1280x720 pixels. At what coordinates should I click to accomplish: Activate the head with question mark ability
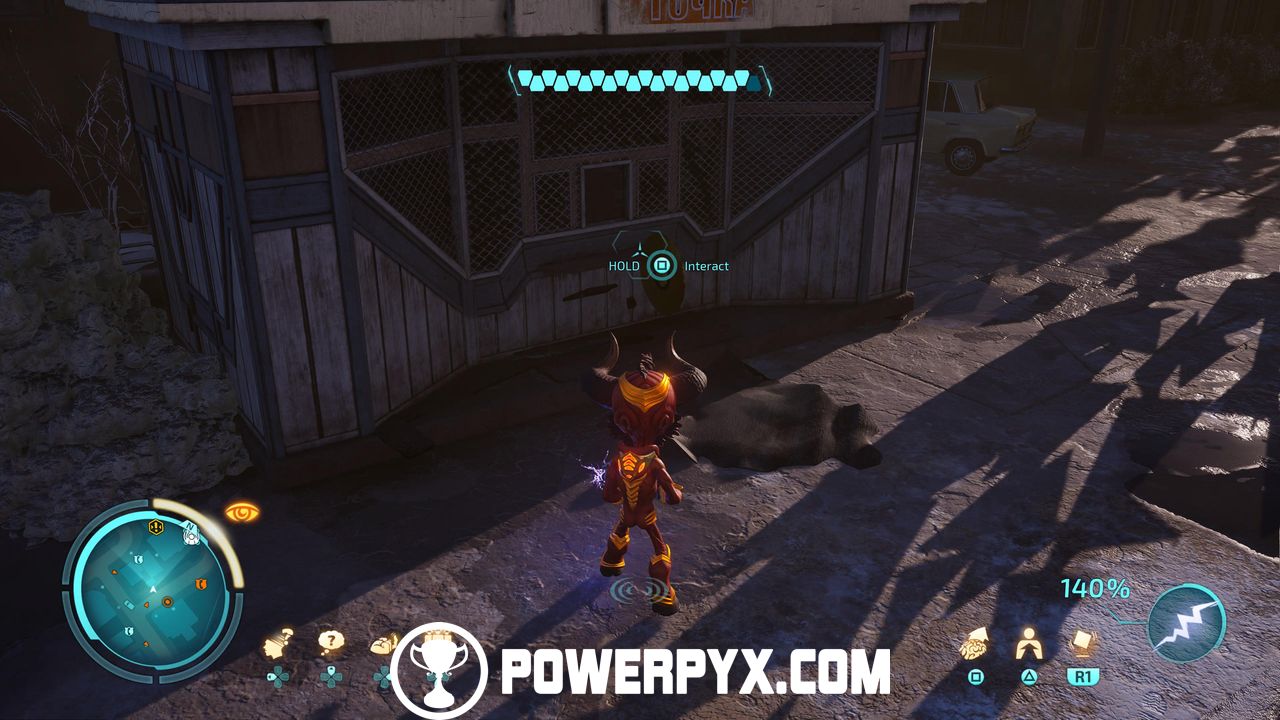pyautogui.click(x=279, y=644)
